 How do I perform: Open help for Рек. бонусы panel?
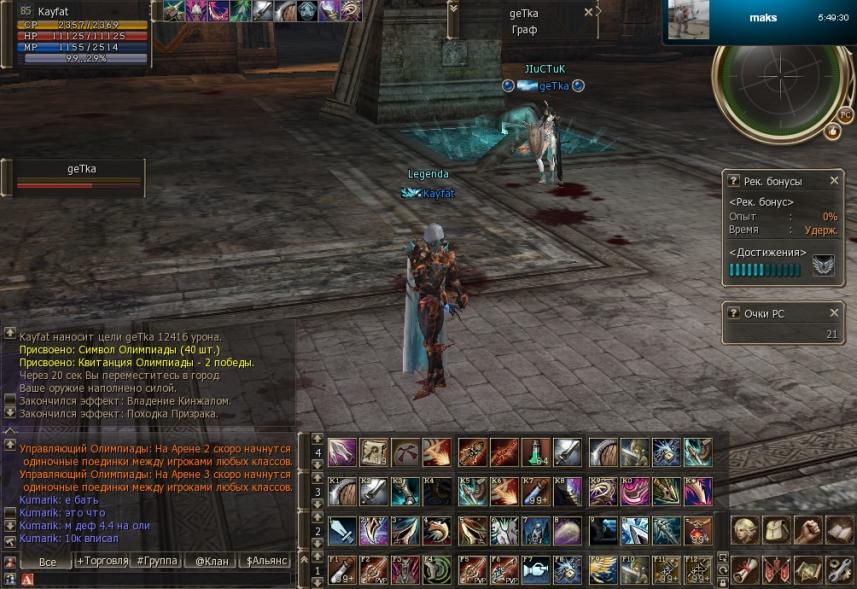coord(734,181)
